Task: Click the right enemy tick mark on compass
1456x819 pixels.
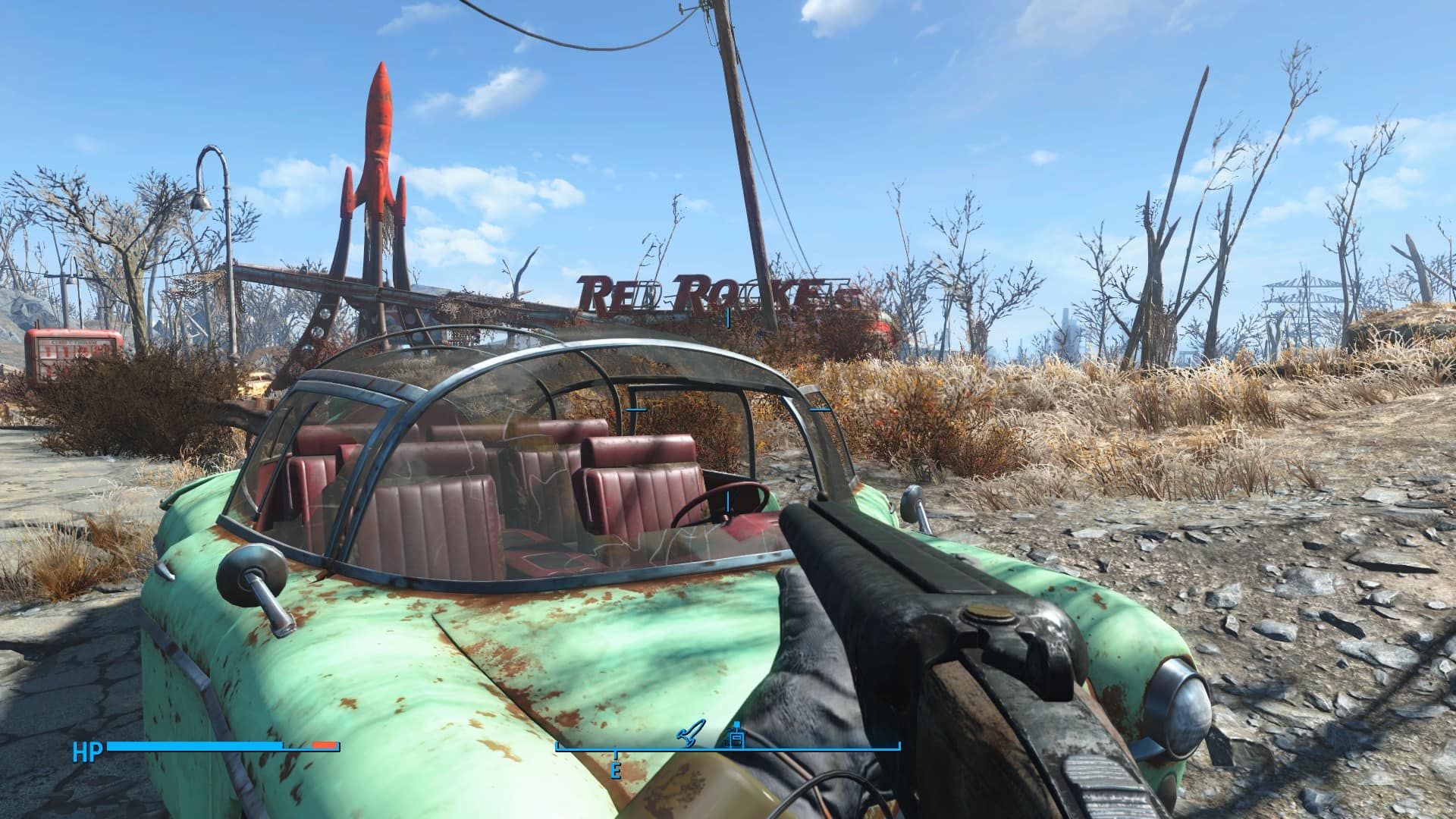Action: [820, 409]
